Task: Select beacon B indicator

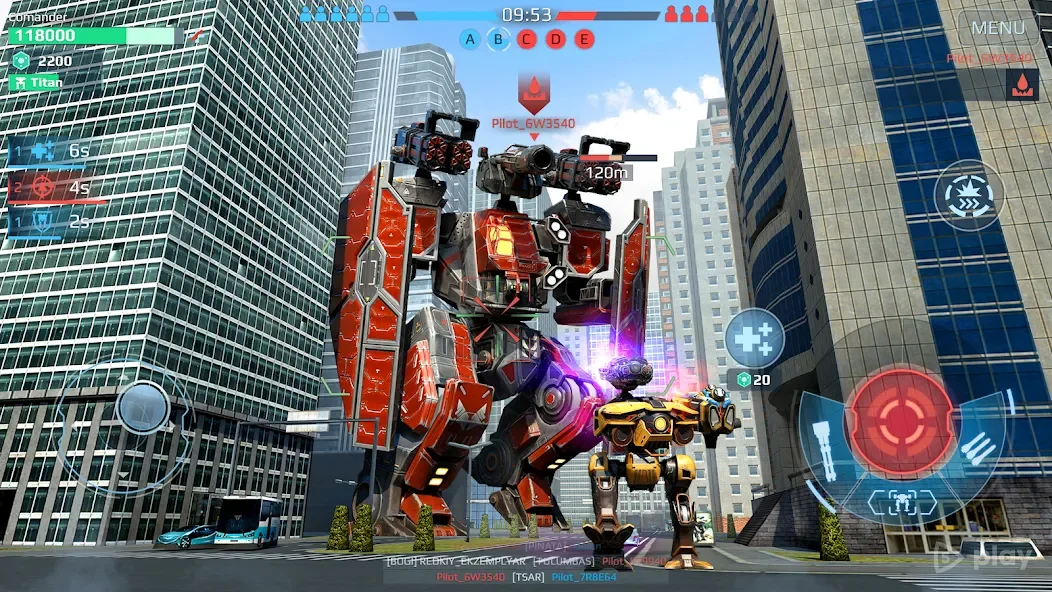Action: tap(498, 39)
